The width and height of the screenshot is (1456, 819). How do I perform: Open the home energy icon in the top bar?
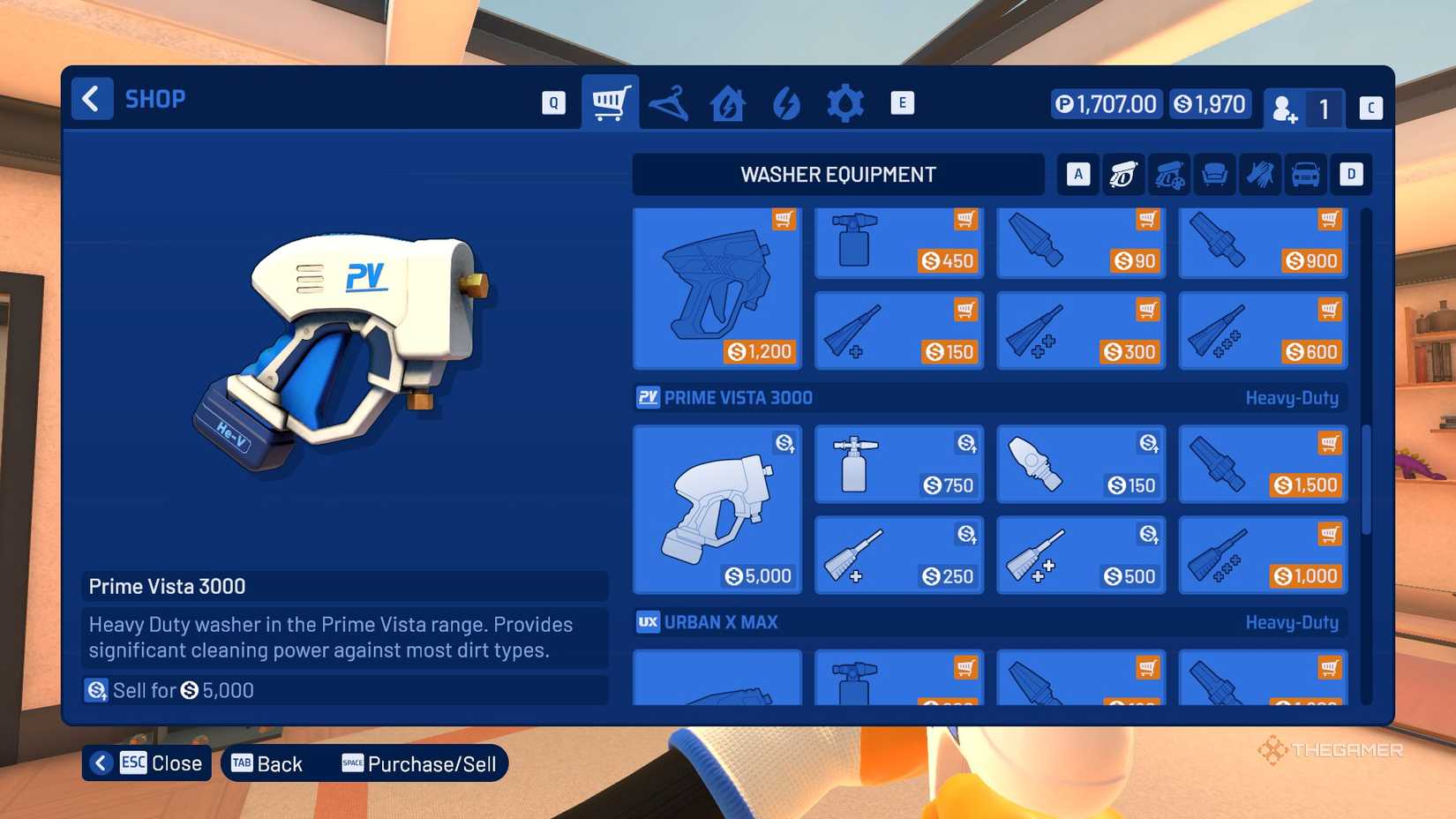(727, 101)
